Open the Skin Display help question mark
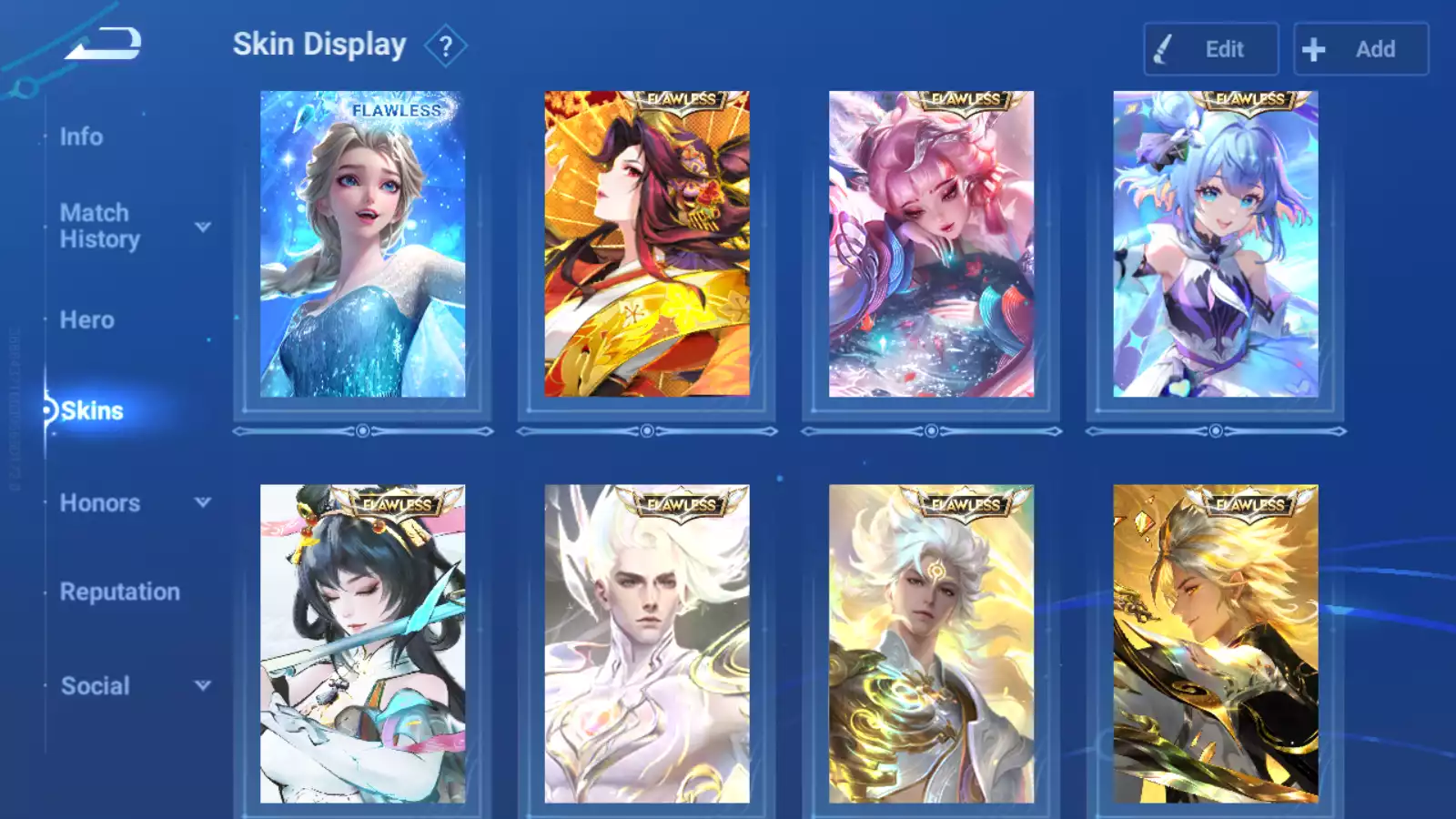This screenshot has width=1456, height=819. (x=445, y=46)
